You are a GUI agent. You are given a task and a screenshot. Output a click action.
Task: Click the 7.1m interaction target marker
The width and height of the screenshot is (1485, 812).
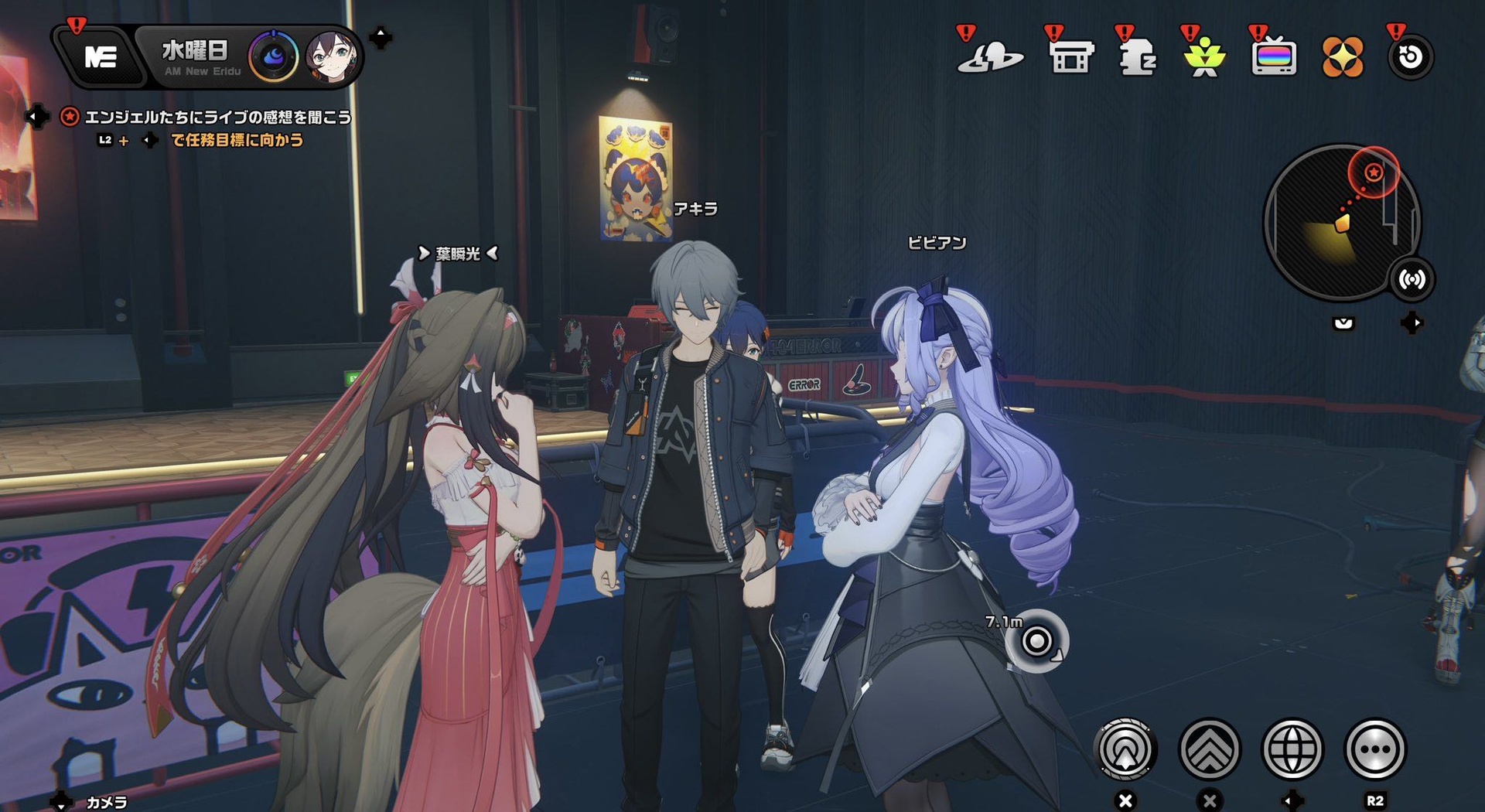[1036, 641]
